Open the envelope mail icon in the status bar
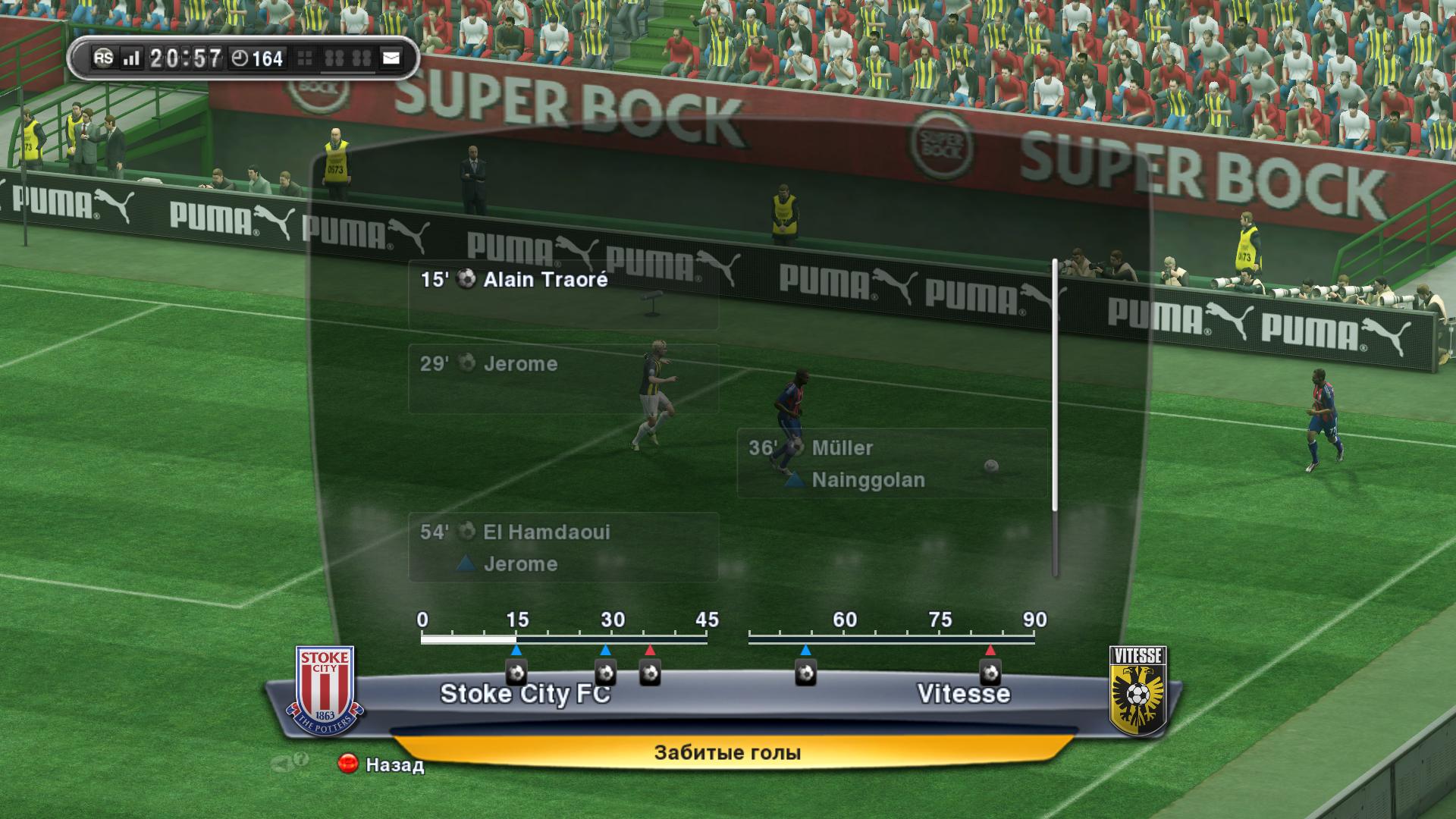This screenshot has height=819, width=1456. 391,58
